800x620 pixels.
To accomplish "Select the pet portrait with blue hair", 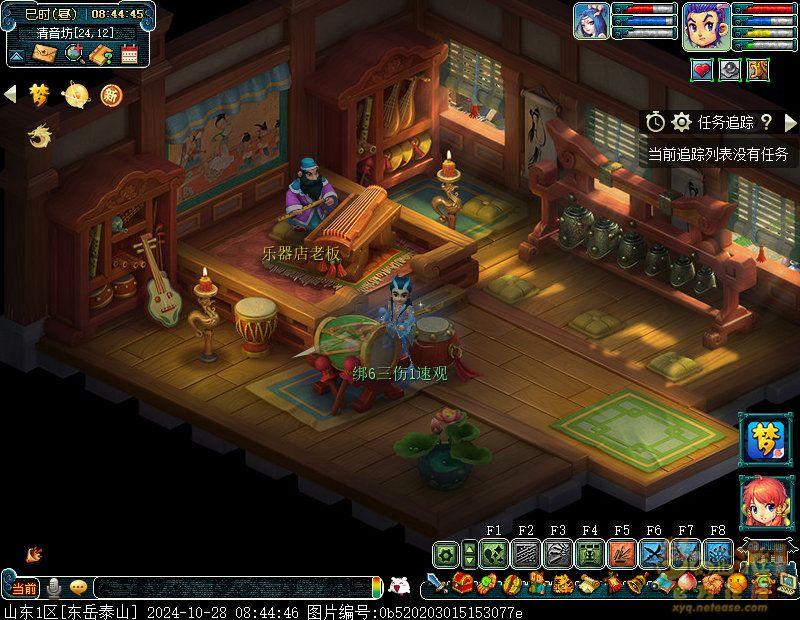I will 591,21.
